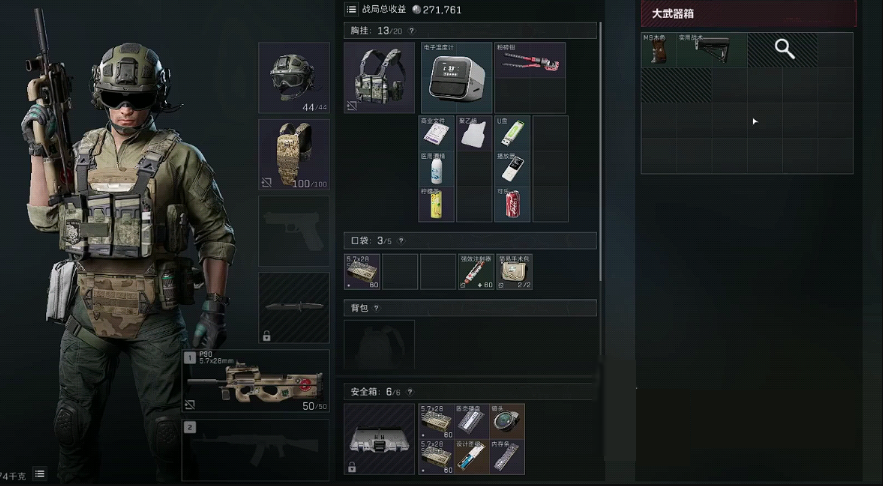
Task: Select the white medical alcohol bottle
Action: [437, 169]
